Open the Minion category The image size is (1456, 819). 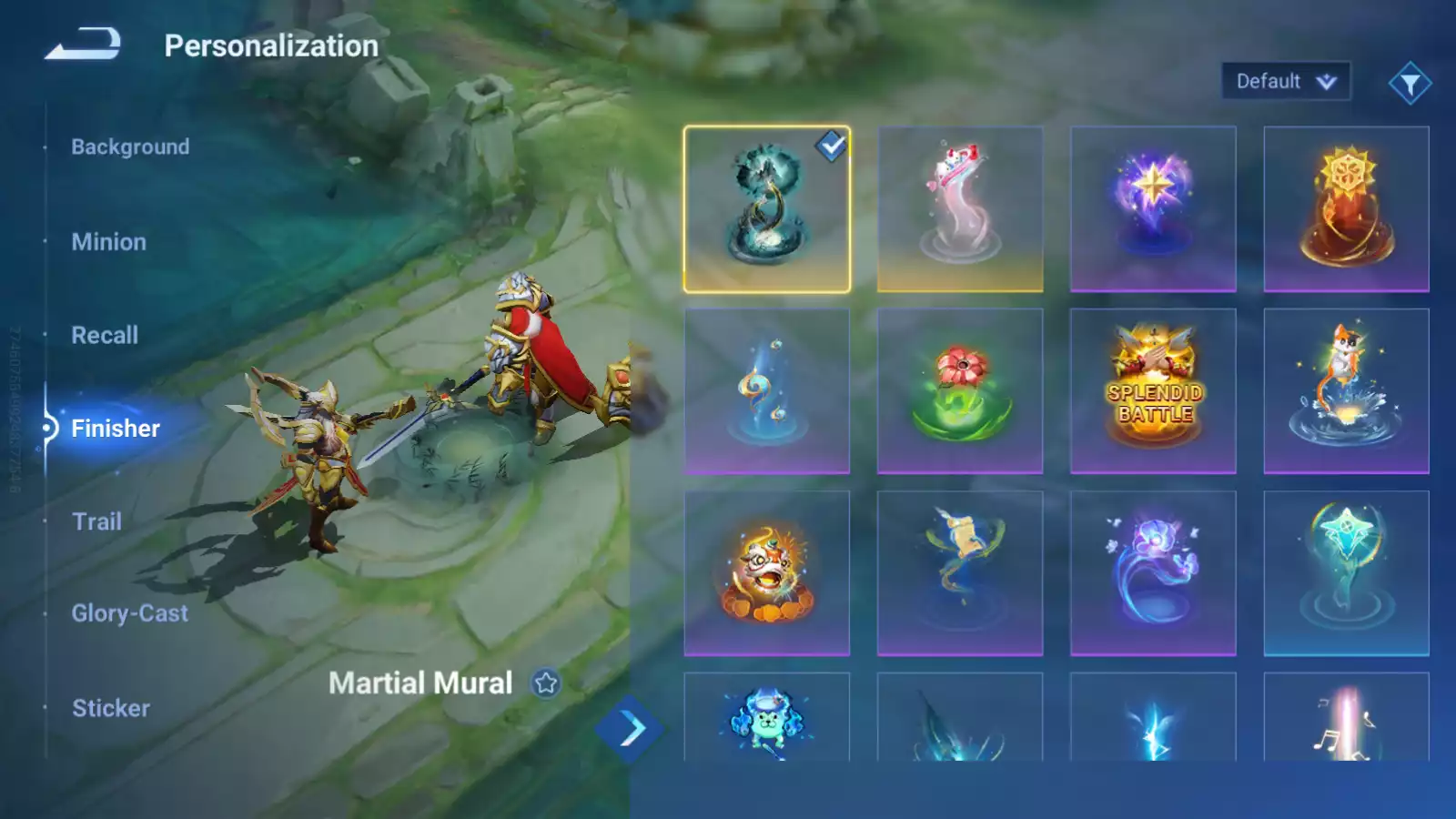108,242
